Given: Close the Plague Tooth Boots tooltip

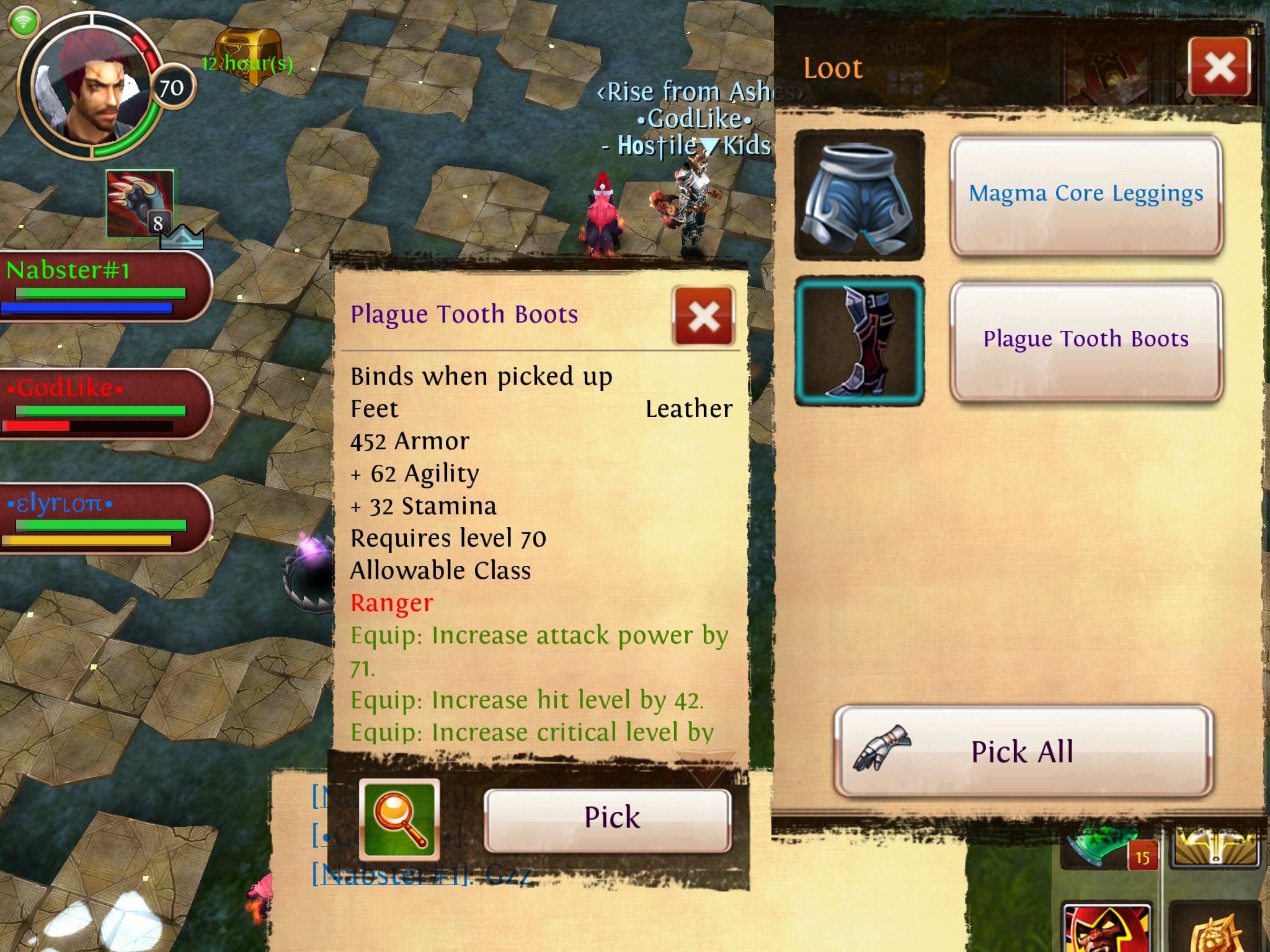Looking at the screenshot, I should tap(704, 317).
